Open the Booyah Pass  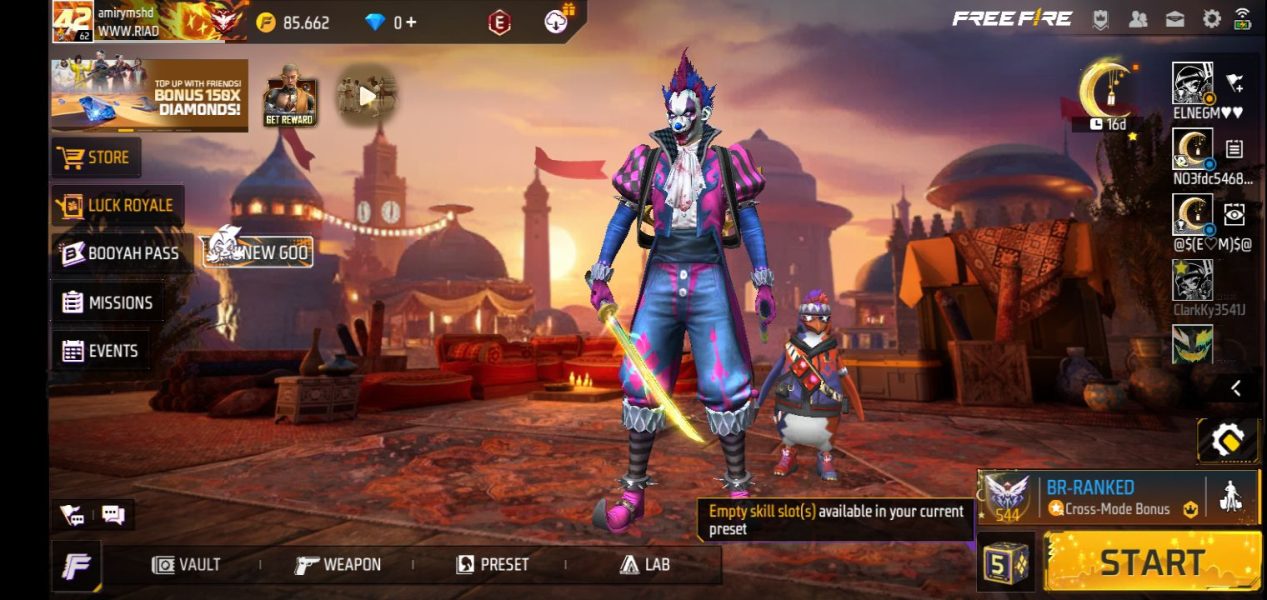121,254
